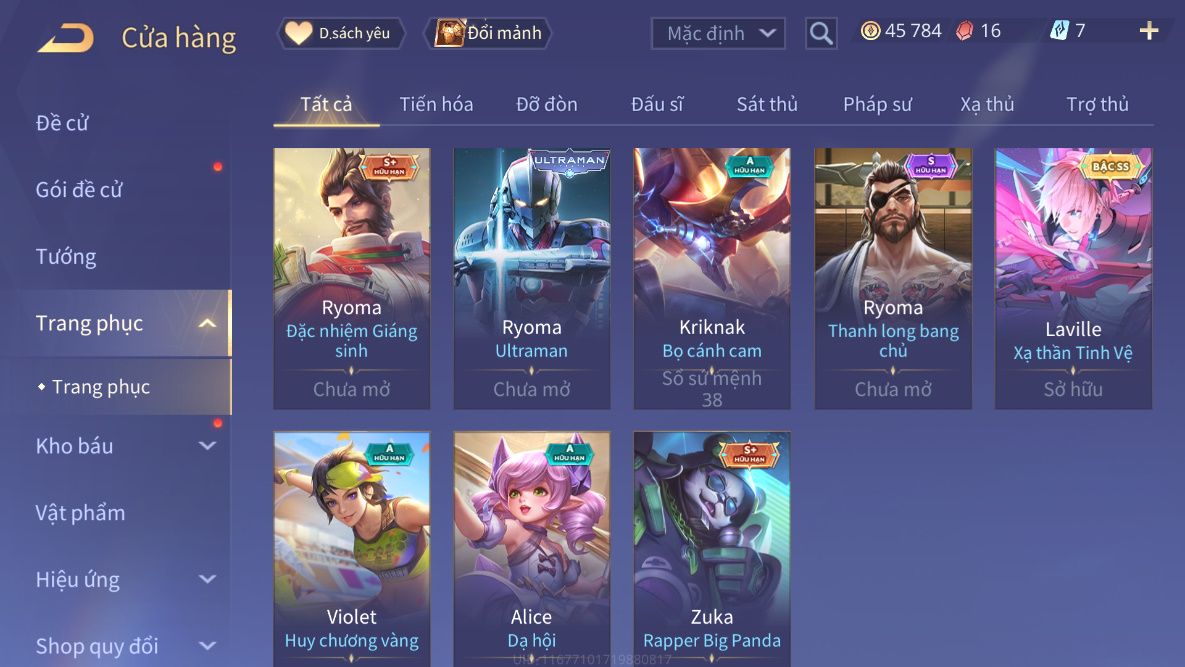Switch to the Trợ thủ tab
Viewport: 1185px width, 667px height.
tap(1097, 104)
